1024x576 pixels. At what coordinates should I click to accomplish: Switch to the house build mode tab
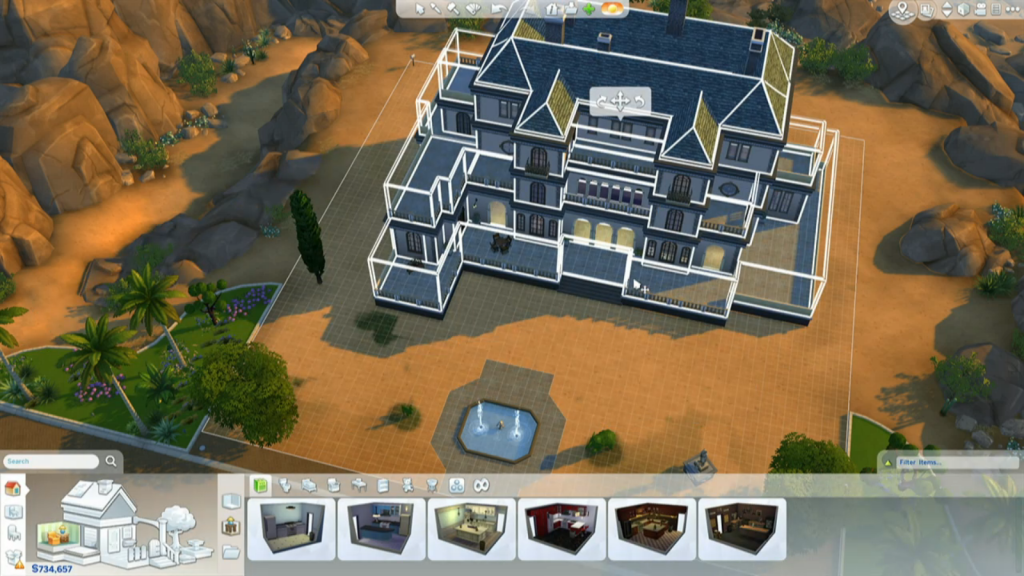click(x=13, y=488)
